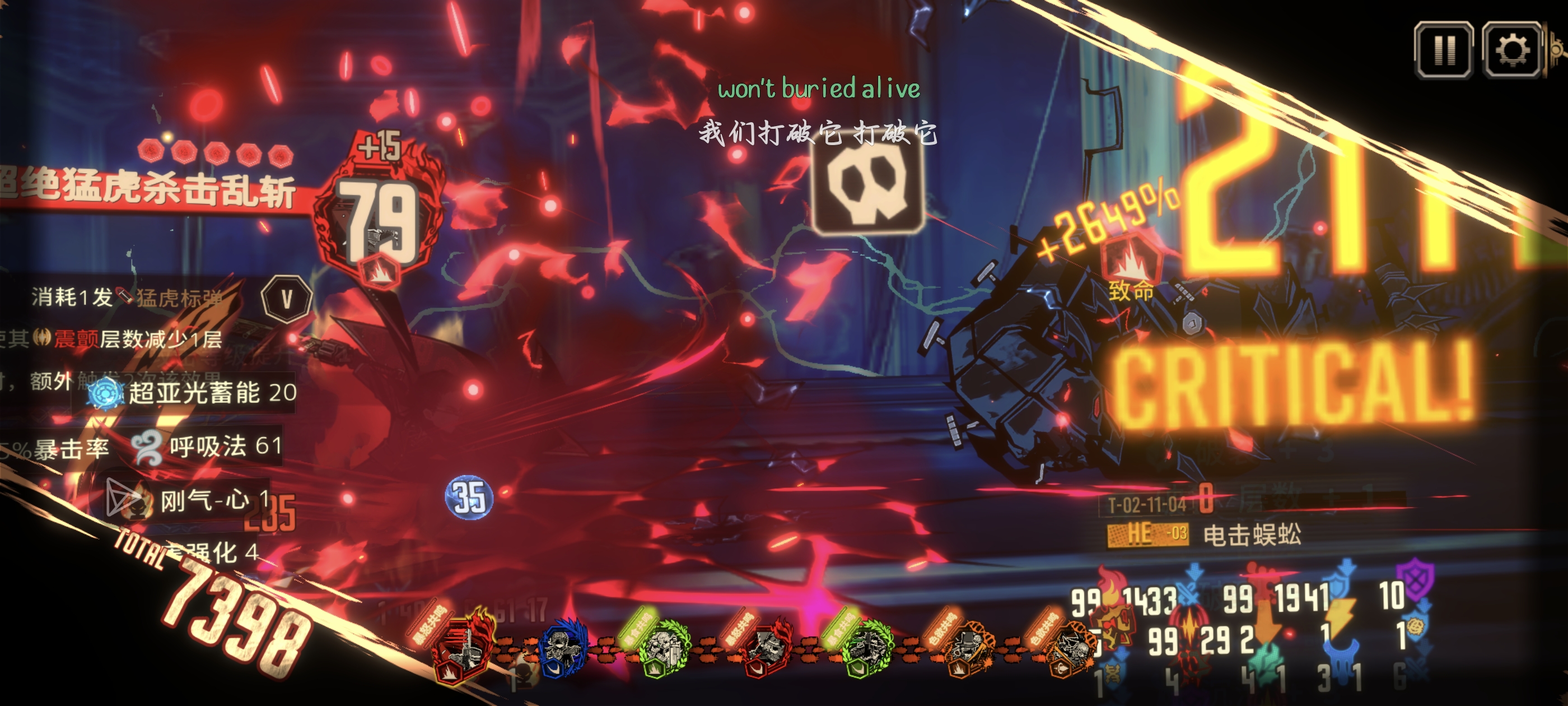Open the gear settings menu

click(x=1512, y=50)
